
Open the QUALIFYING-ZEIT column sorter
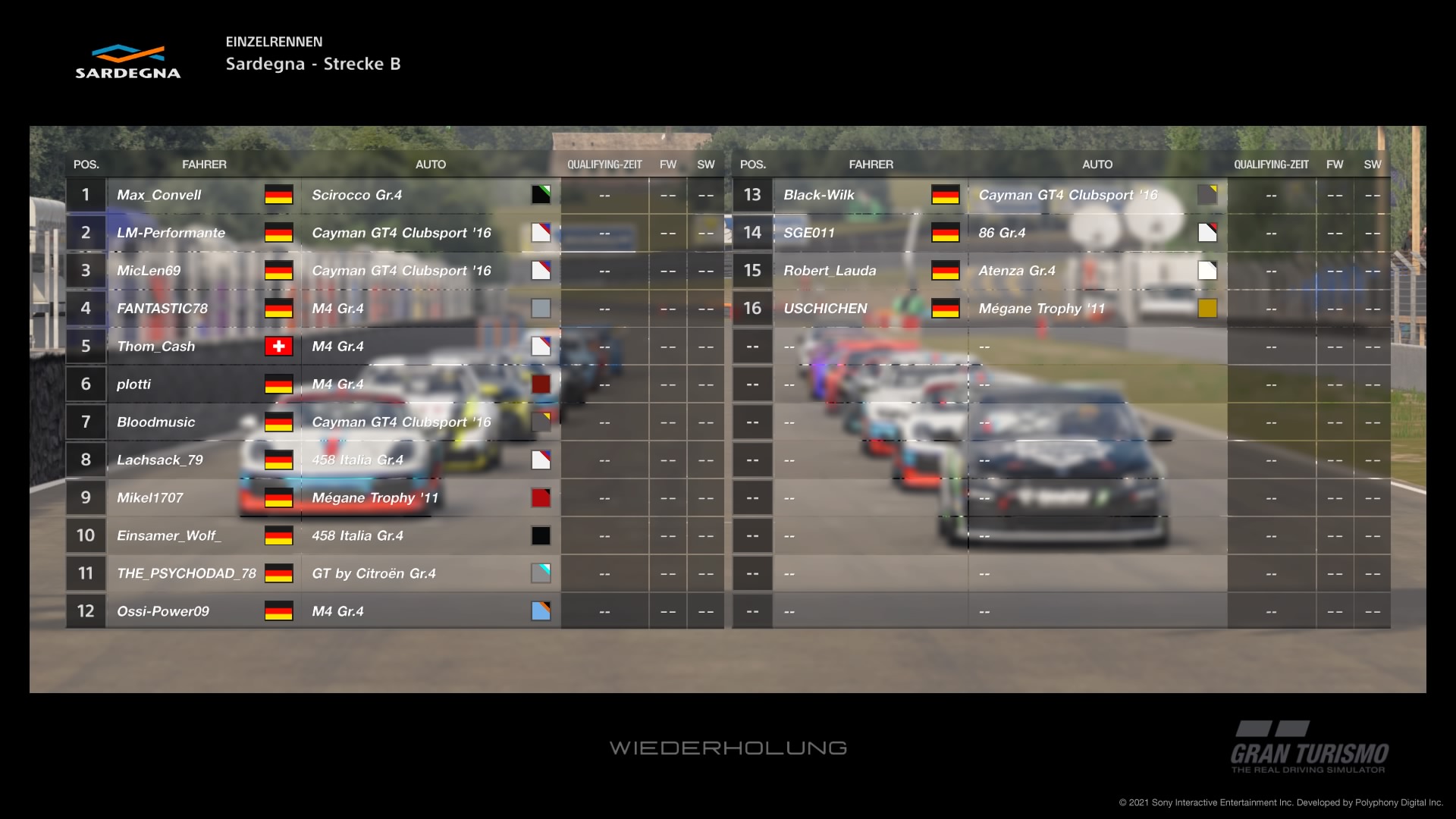(x=604, y=164)
